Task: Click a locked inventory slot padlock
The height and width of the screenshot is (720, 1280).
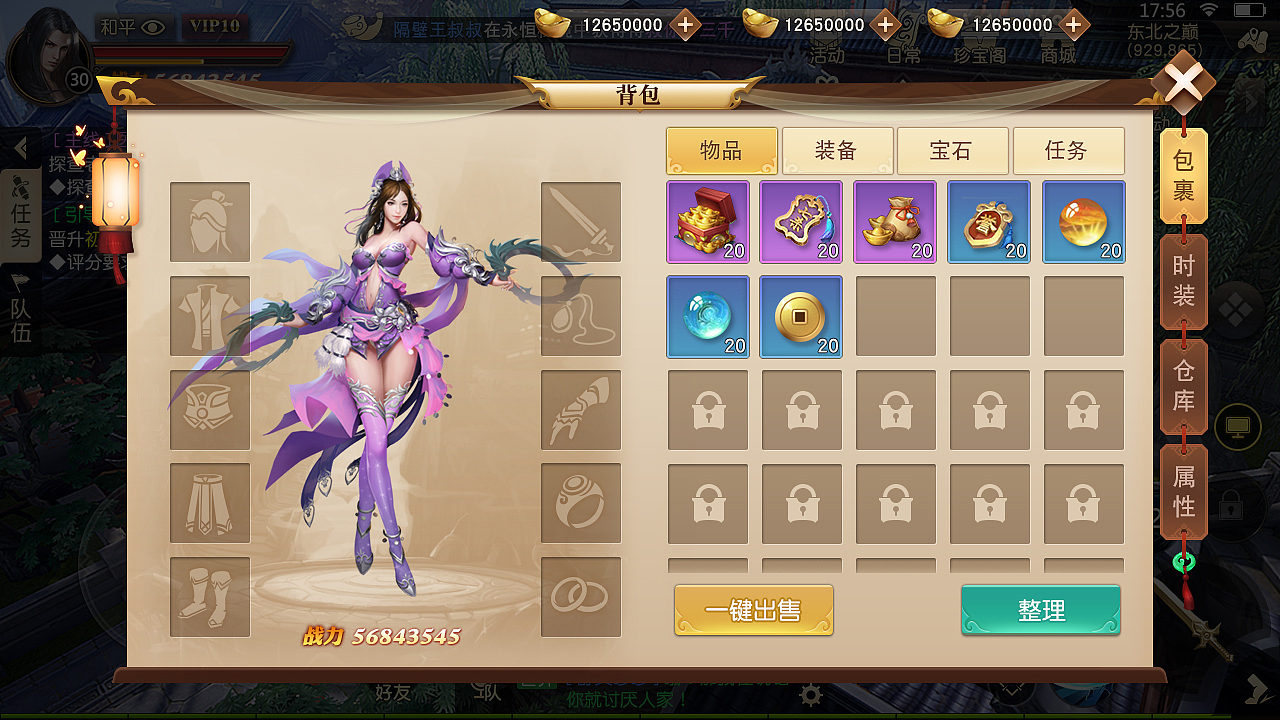Action: (708, 410)
